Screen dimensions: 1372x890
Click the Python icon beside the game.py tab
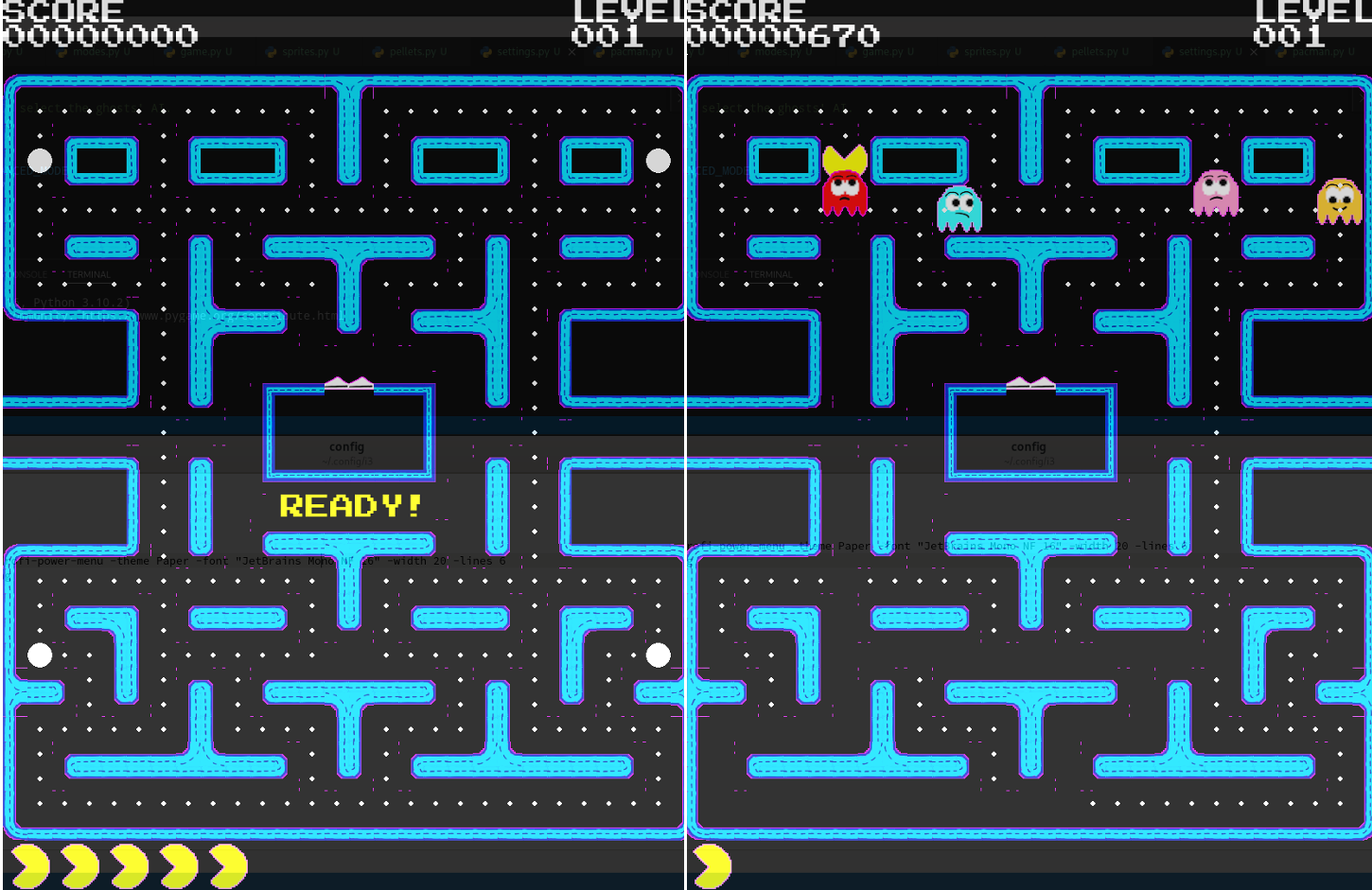[168, 52]
